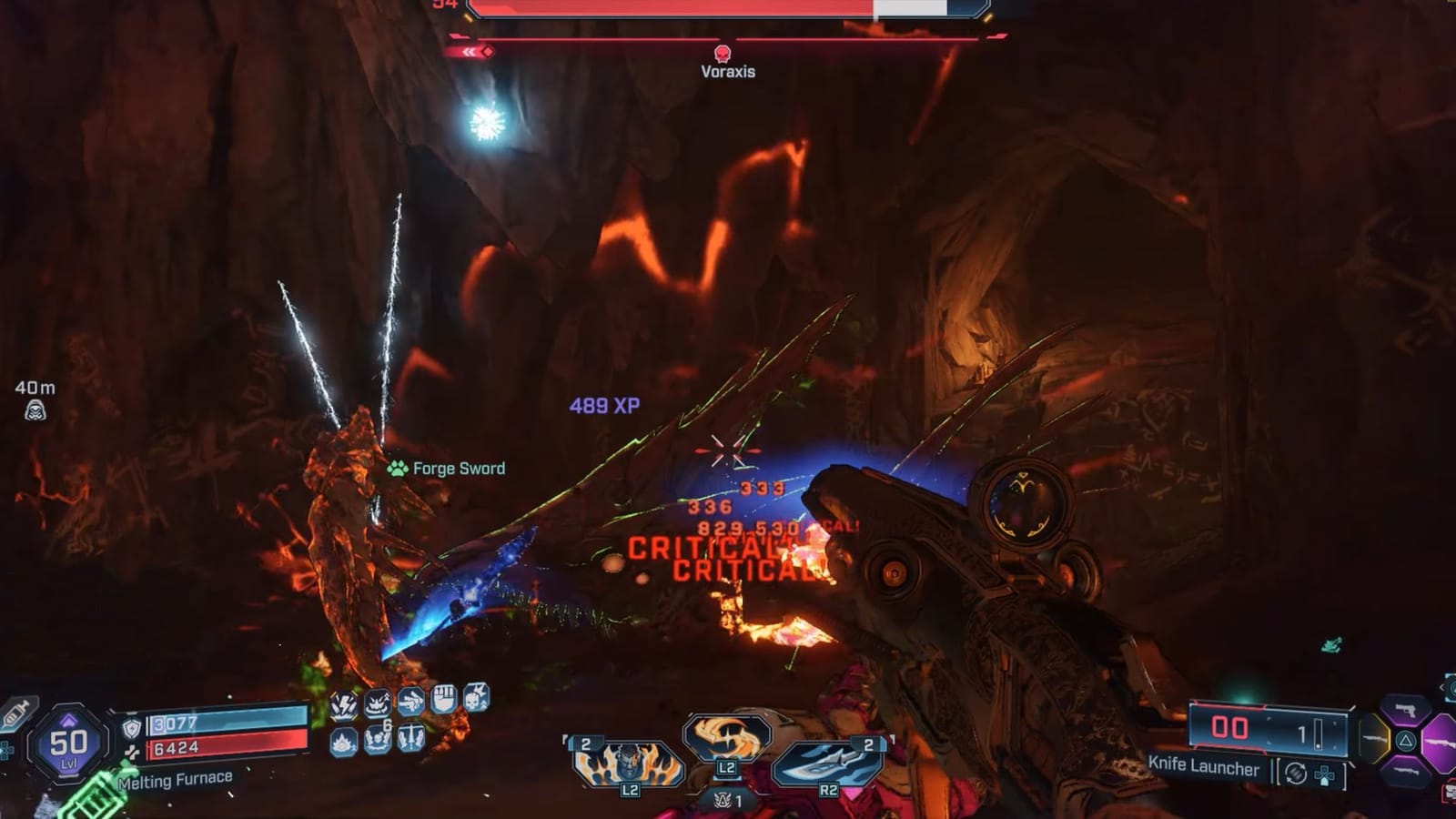Select the pistol icon in the weapon wheel
The height and width of the screenshot is (819, 1456).
coord(1406,709)
